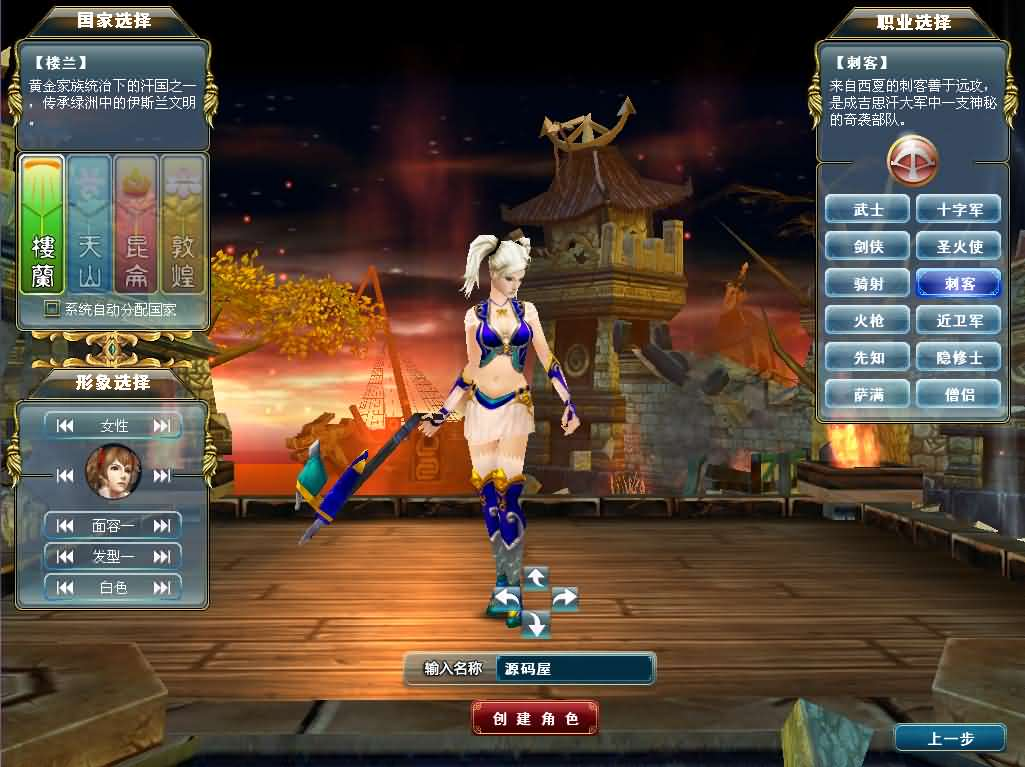The width and height of the screenshot is (1025, 767).
Task: Choose the 僧侣 class
Action: coord(959,394)
